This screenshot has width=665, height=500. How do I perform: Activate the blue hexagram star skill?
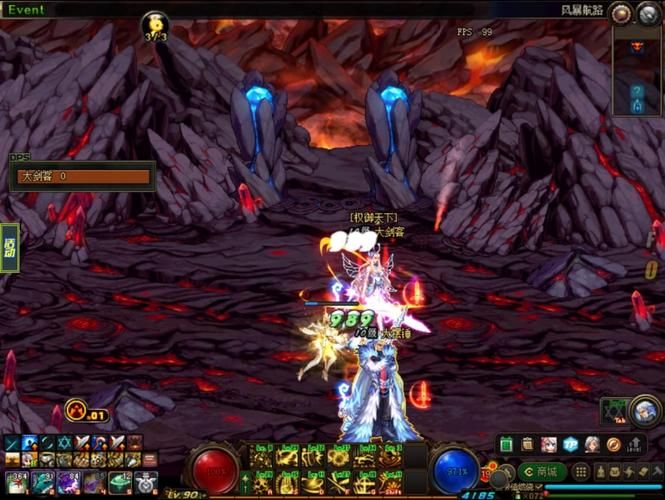[x=65, y=443]
